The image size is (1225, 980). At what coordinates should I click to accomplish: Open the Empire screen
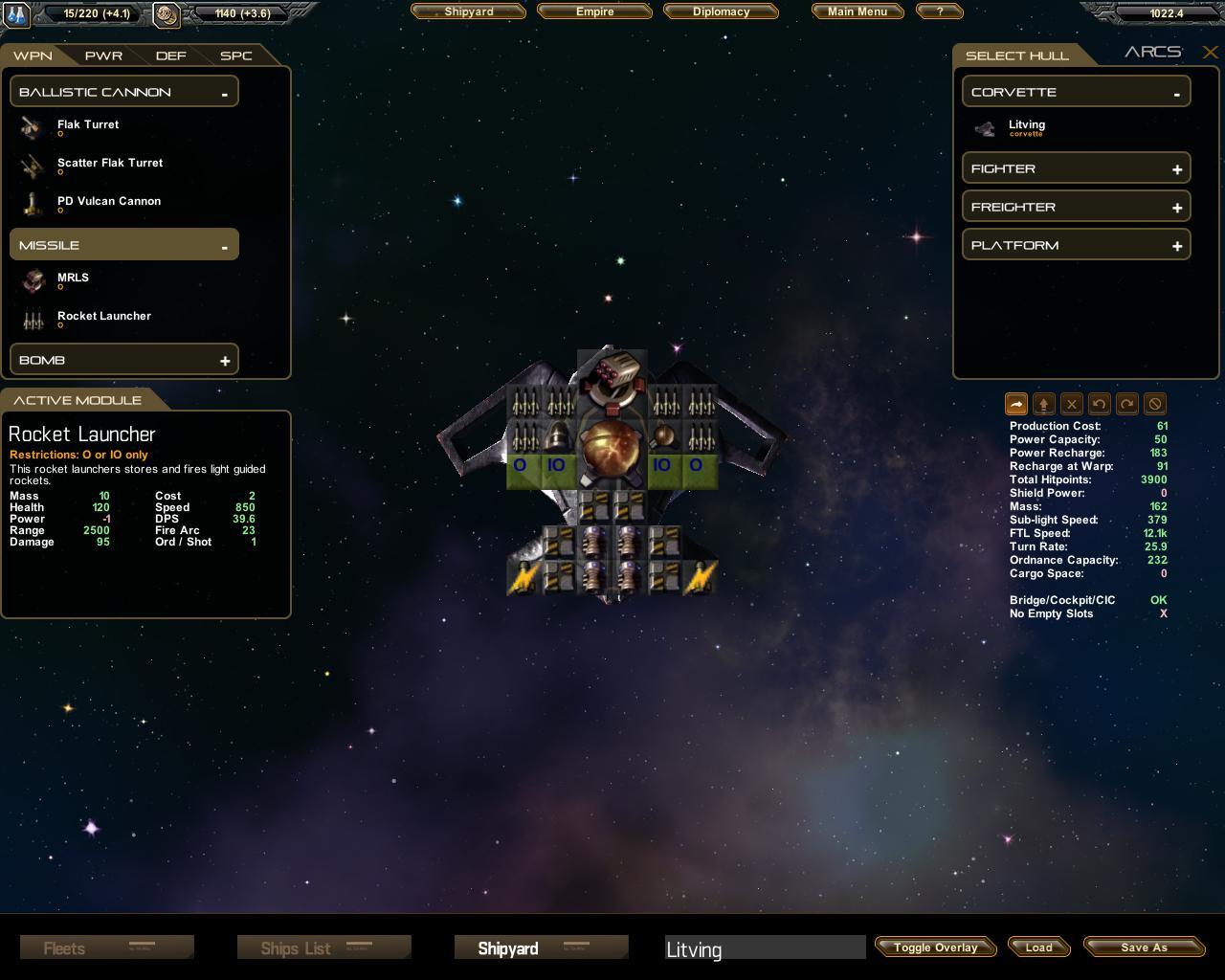[594, 11]
